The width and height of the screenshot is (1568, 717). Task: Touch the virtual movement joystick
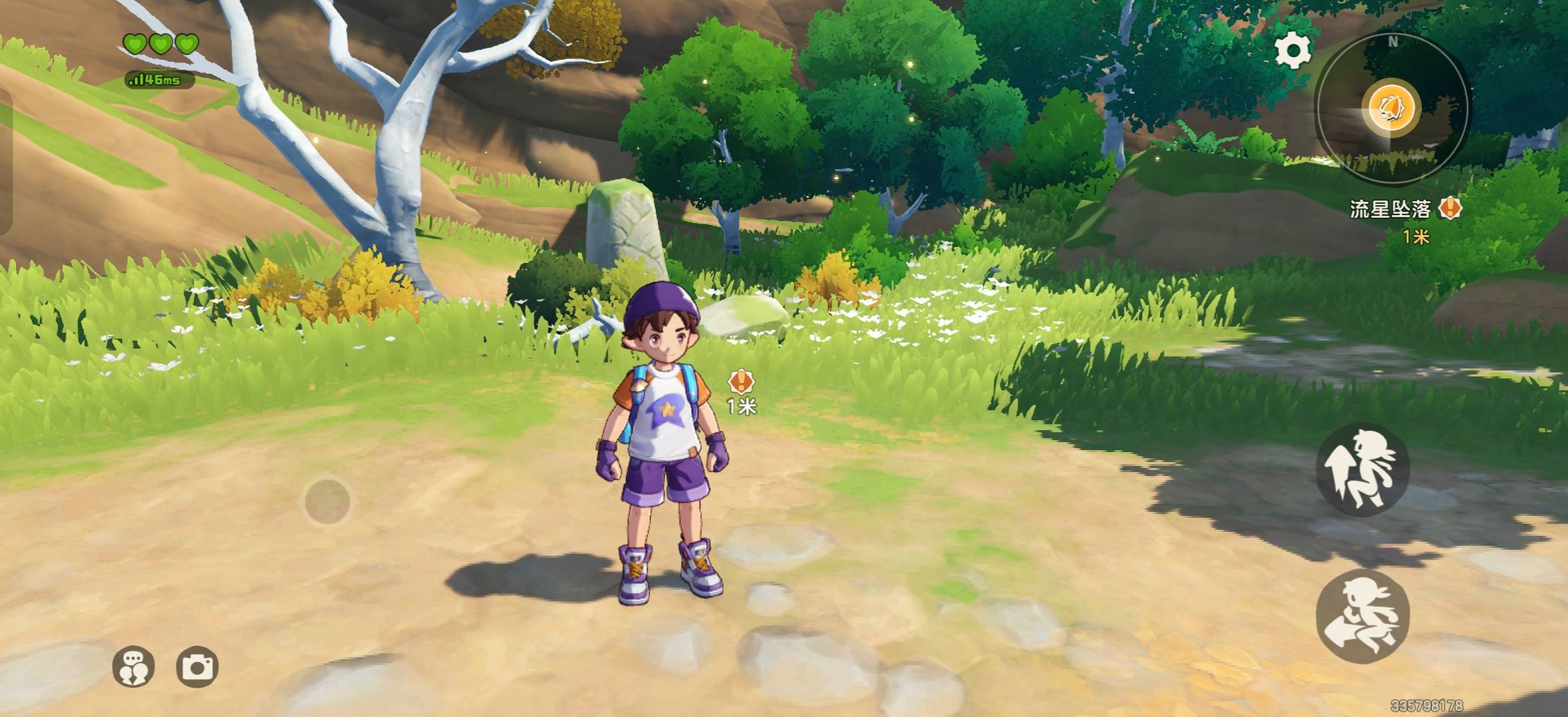(327, 501)
